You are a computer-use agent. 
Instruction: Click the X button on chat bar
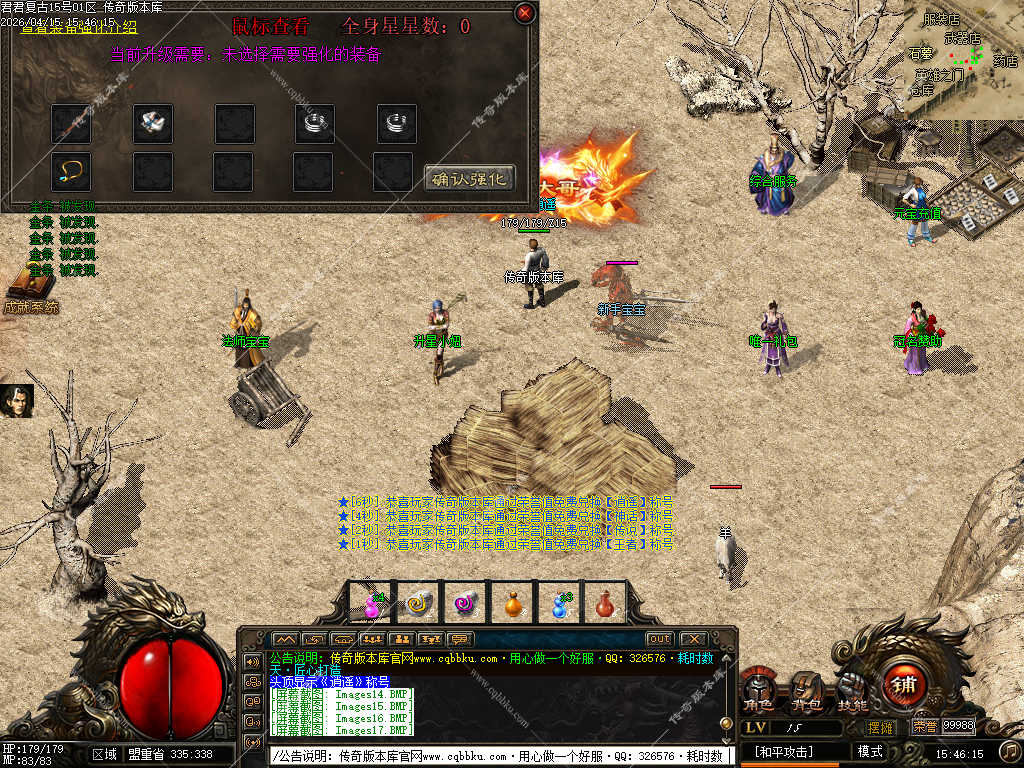(692, 639)
